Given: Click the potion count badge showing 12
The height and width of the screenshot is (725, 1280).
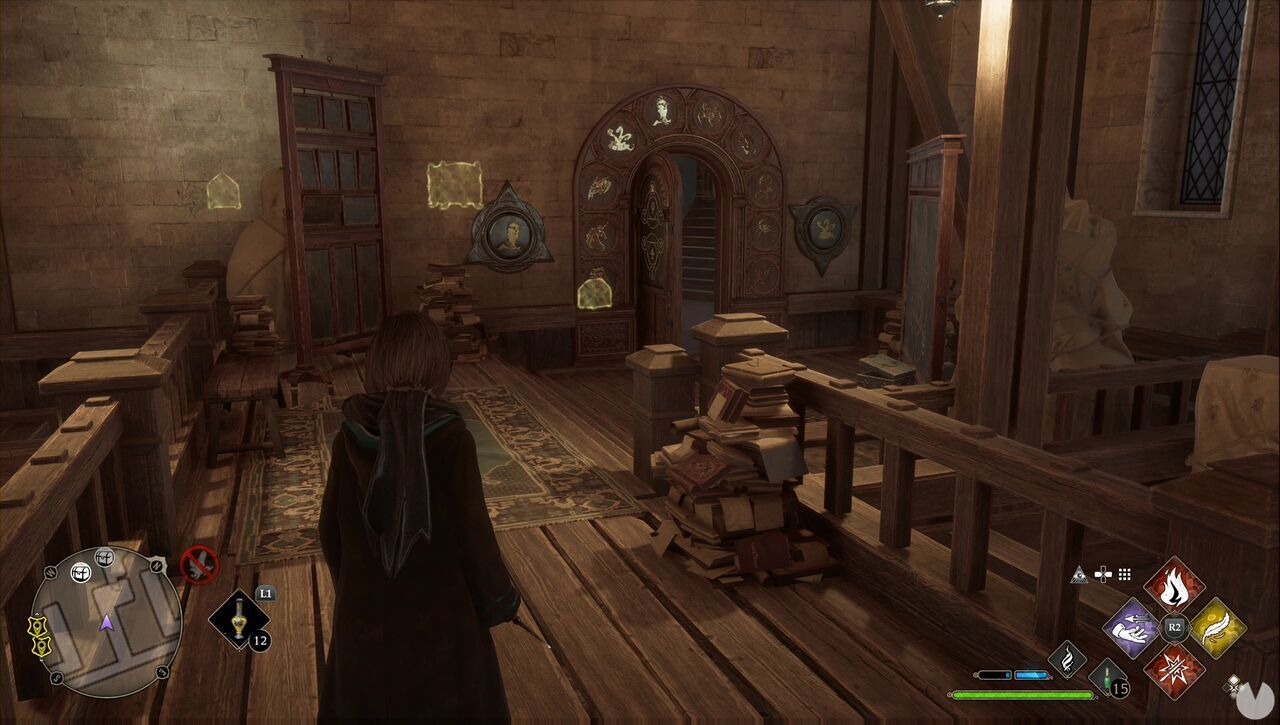Looking at the screenshot, I should click(x=259, y=641).
